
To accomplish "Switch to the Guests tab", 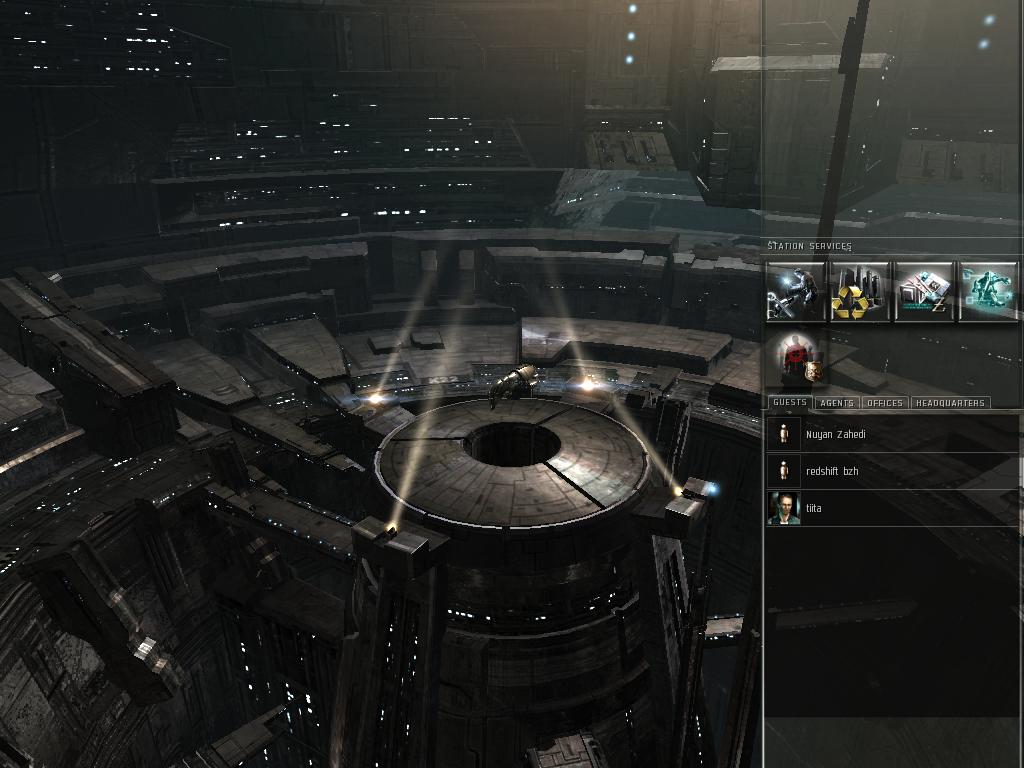I will 789,403.
